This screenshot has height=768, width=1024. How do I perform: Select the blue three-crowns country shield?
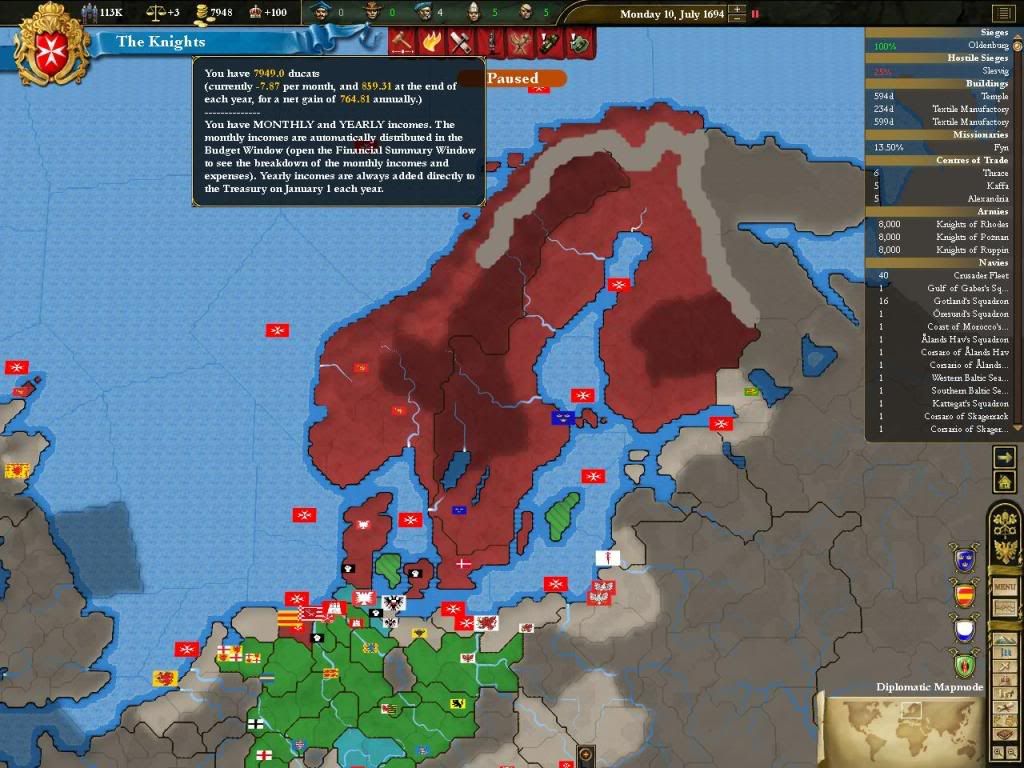pyautogui.click(x=964, y=558)
